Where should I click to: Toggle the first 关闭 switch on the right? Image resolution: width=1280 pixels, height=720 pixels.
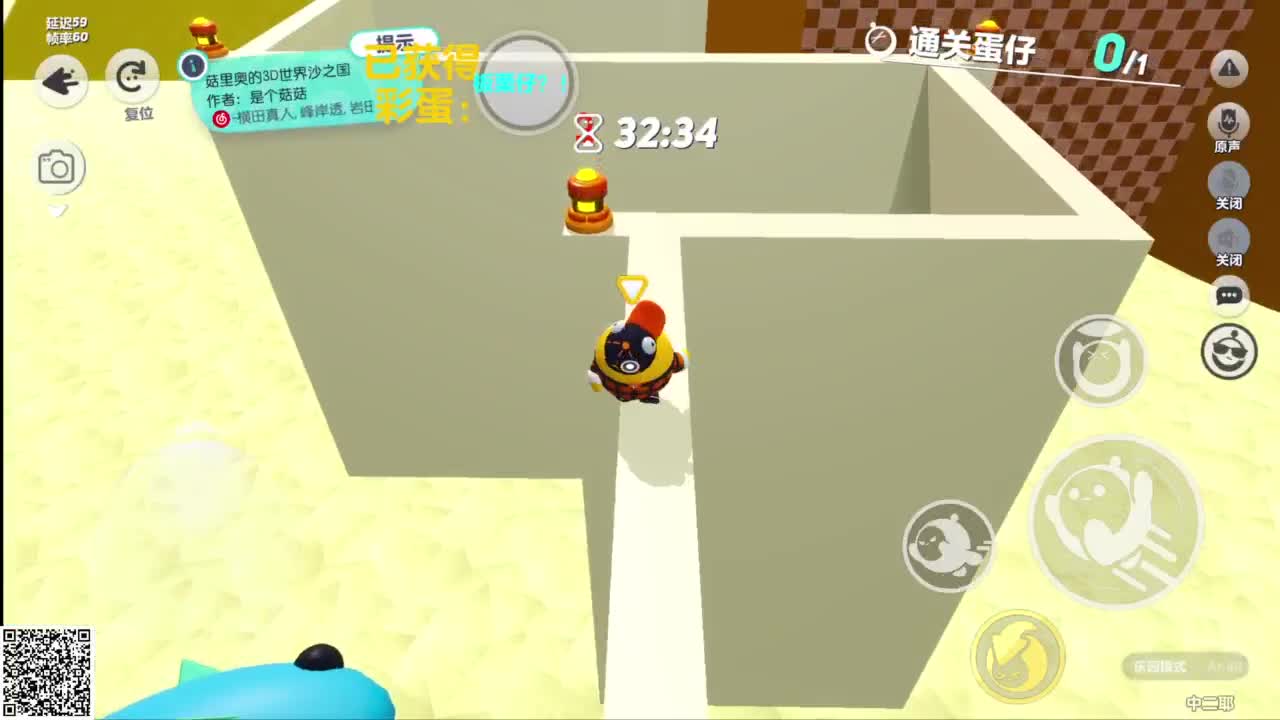tap(1229, 180)
